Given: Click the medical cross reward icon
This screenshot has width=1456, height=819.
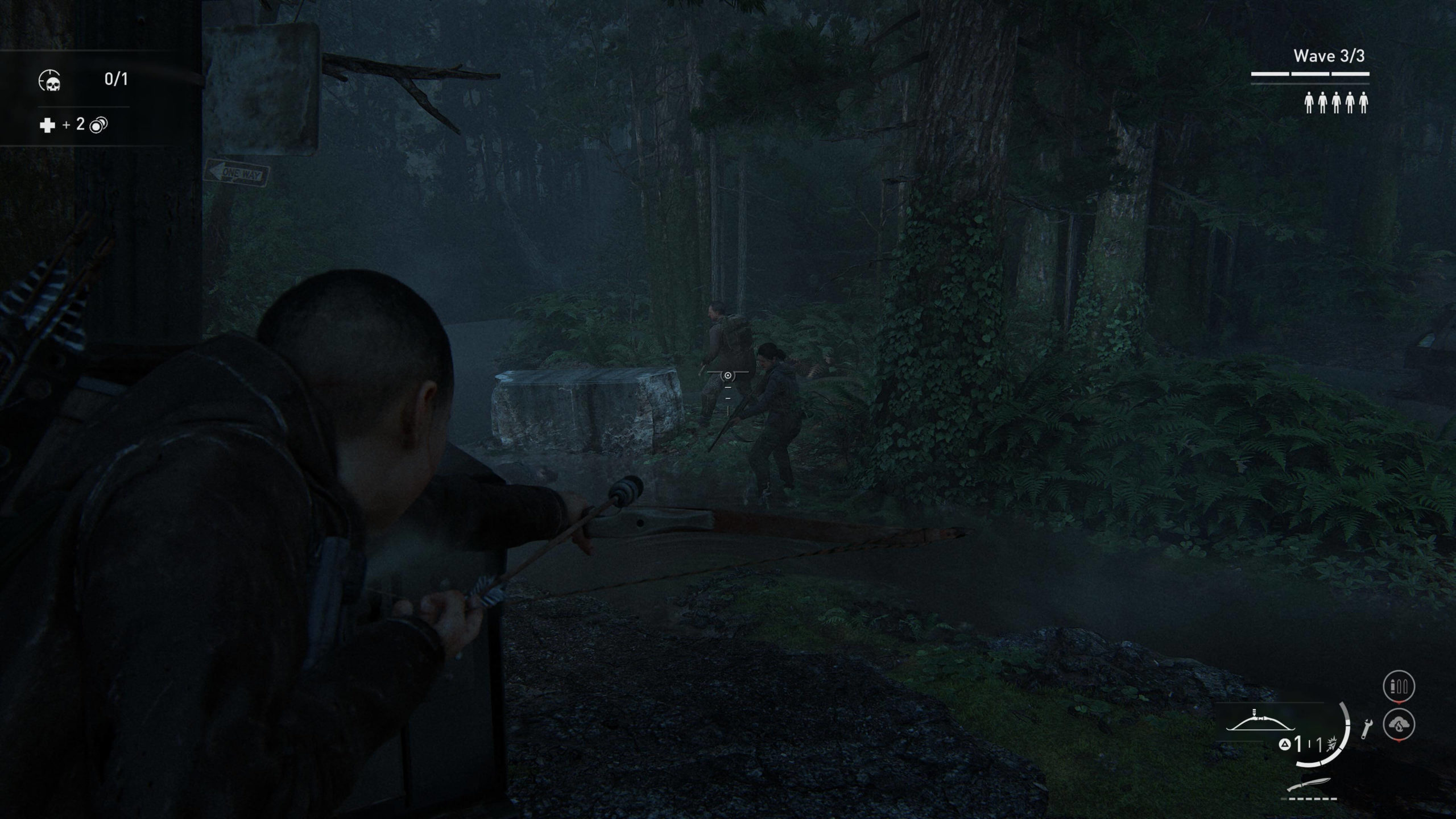Looking at the screenshot, I should [x=47, y=125].
